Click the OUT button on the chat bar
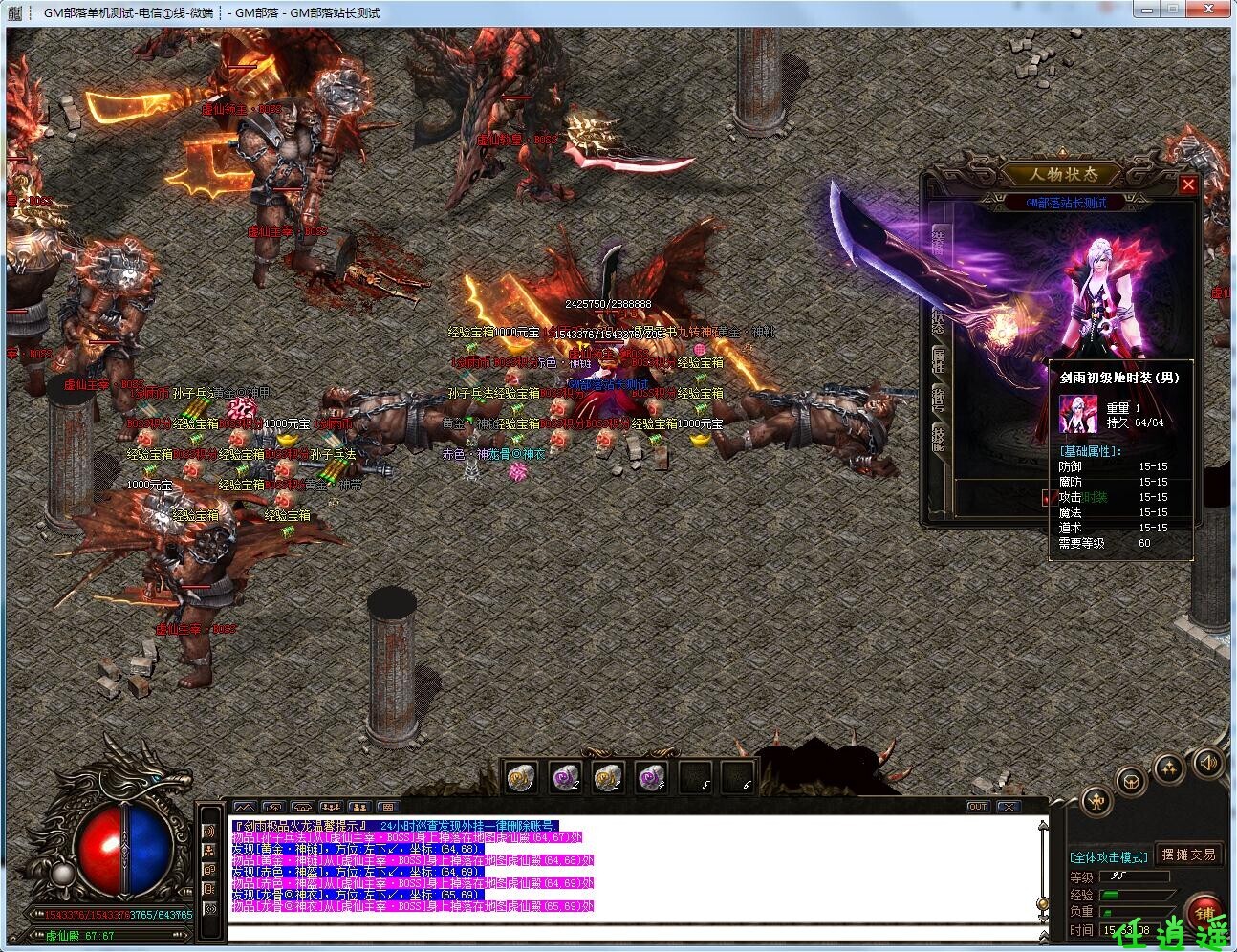 coord(978,806)
